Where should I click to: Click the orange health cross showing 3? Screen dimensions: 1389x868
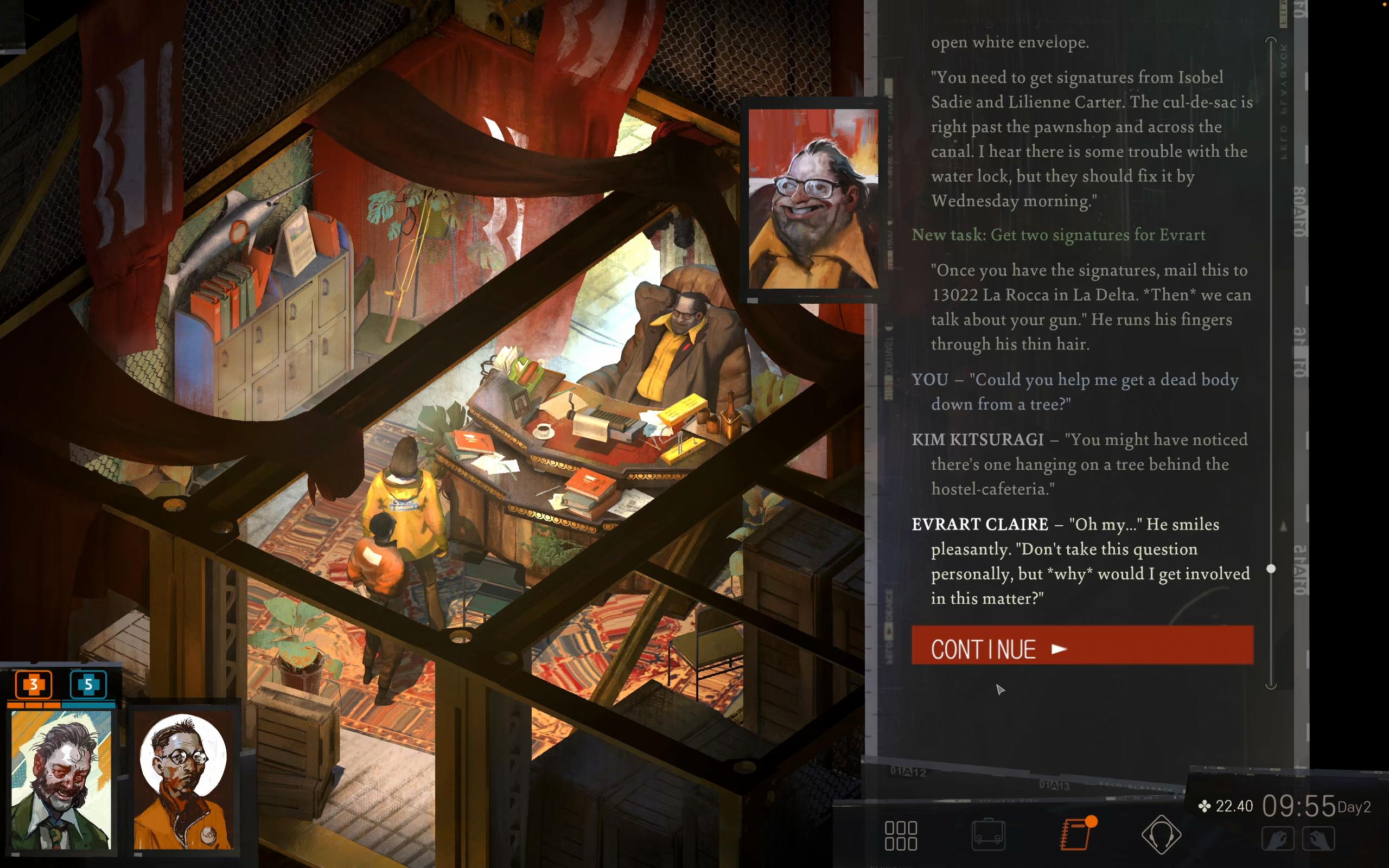(33, 684)
